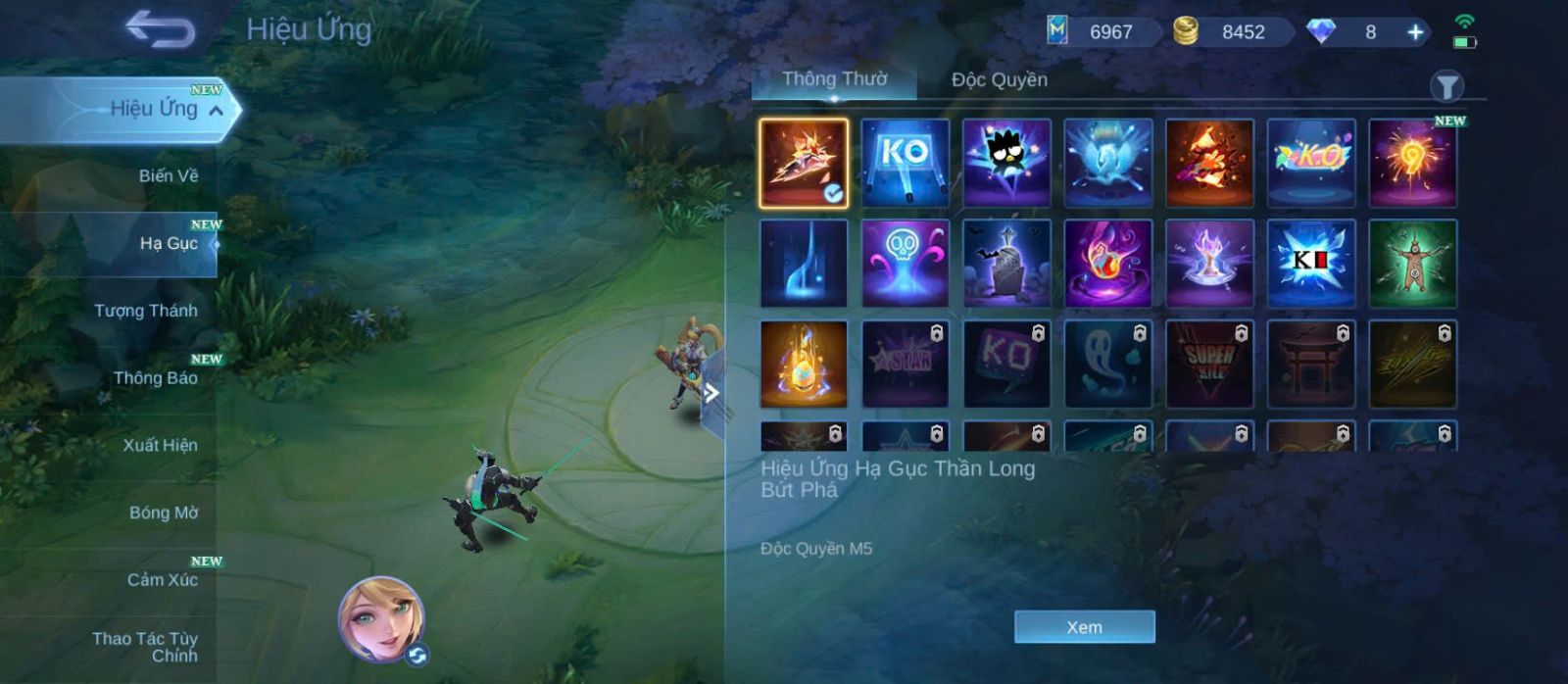
Task: Choose the skull elimination effect
Action: pyautogui.click(x=905, y=264)
